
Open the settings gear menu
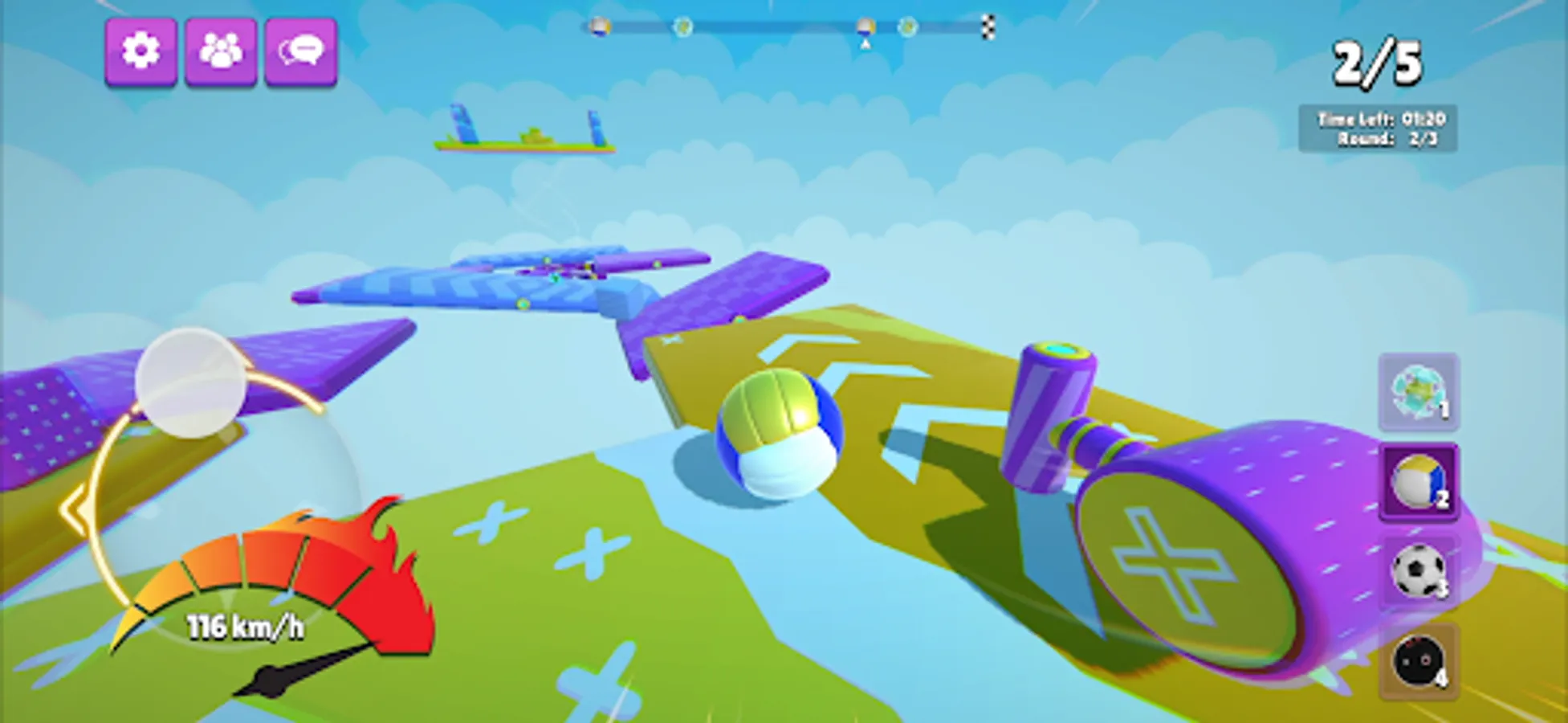(x=141, y=51)
